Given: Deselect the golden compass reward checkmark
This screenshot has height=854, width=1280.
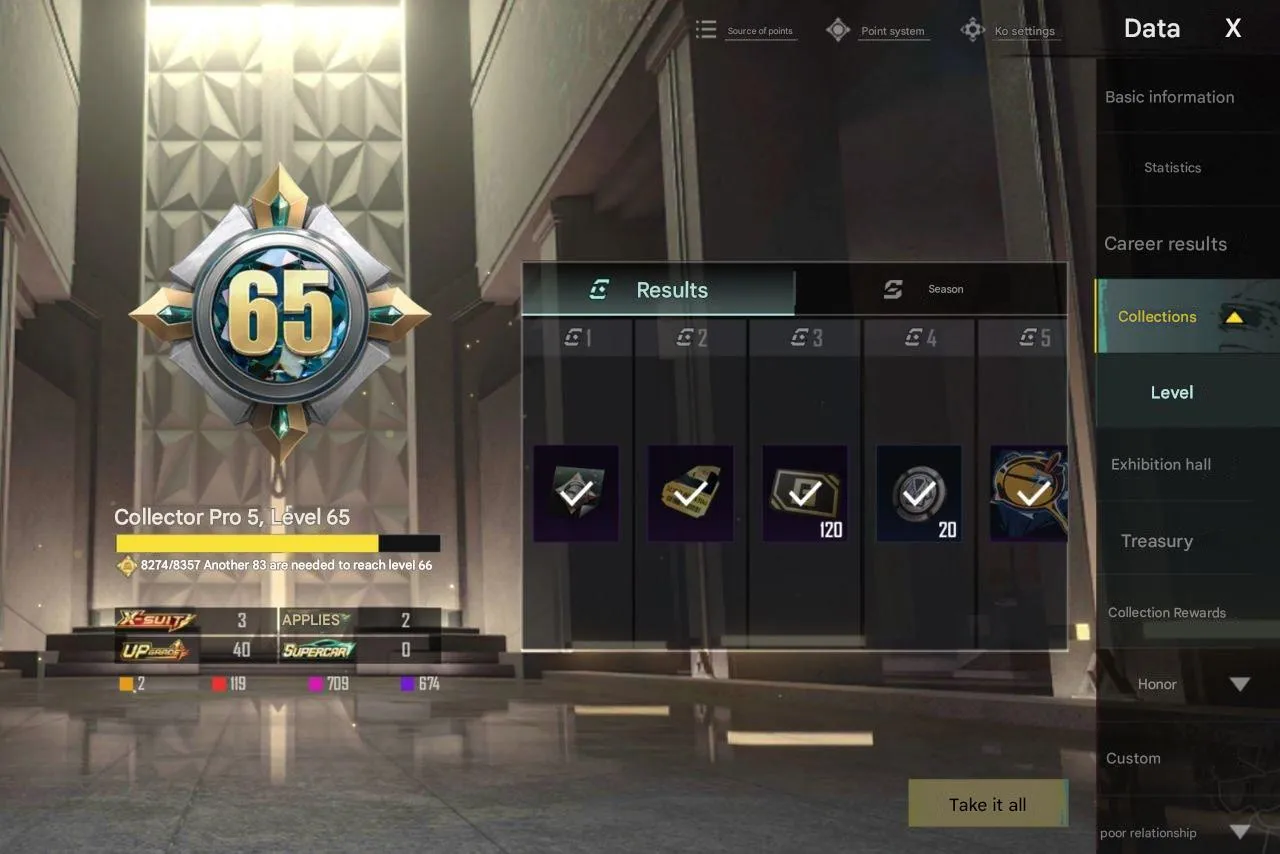Looking at the screenshot, I should tap(1032, 491).
